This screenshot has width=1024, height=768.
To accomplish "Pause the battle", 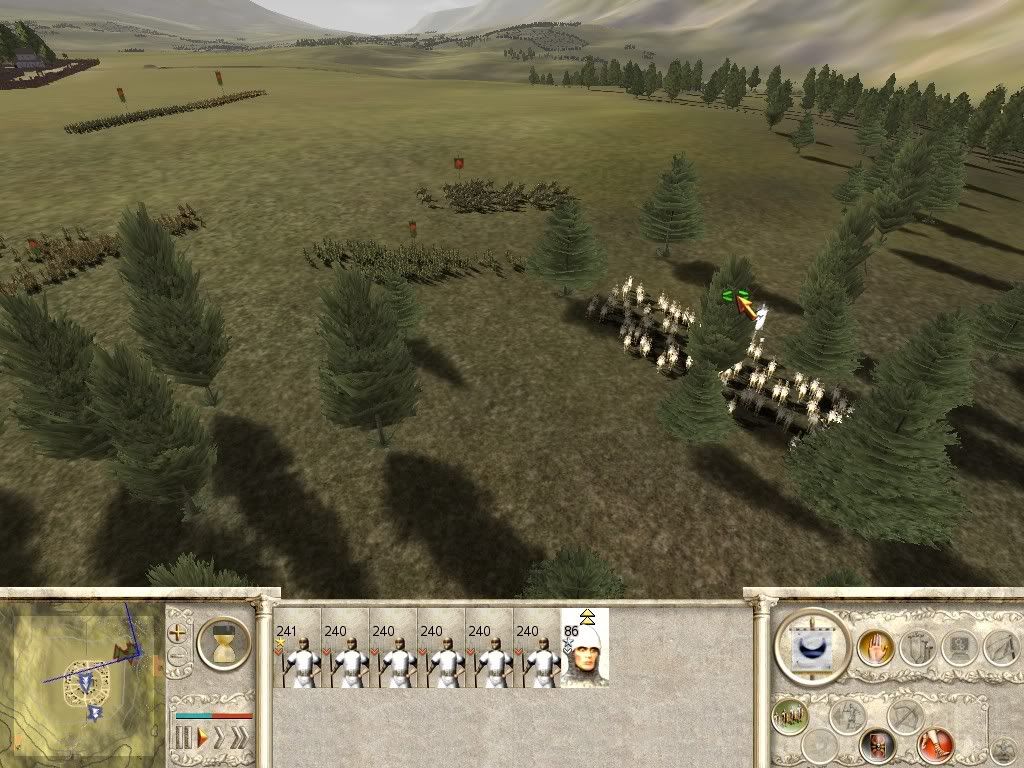I will click(x=184, y=739).
